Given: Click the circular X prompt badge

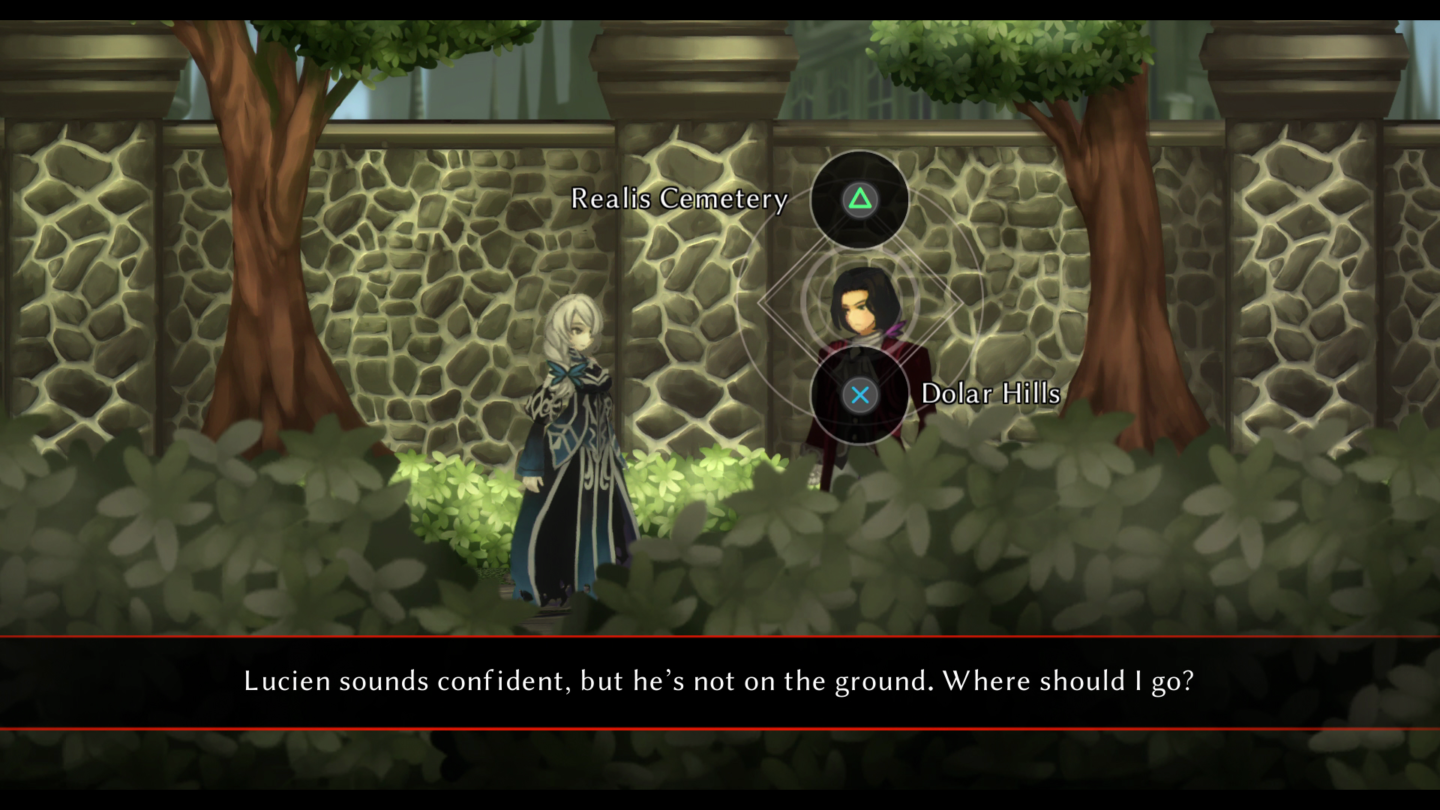Looking at the screenshot, I should 860,395.
